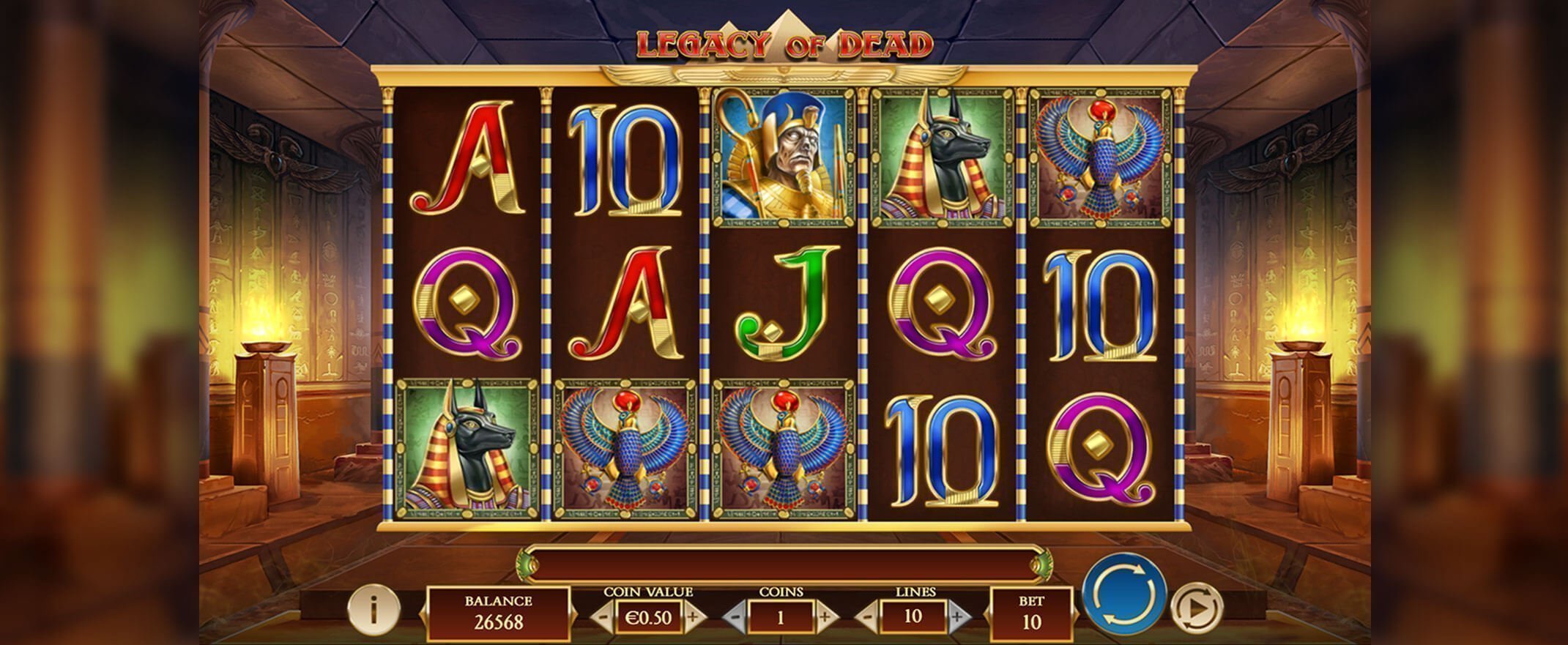Viewport: 1568px width, 645px height.
Task: Spin the reels with the blue button
Action: pos(1124,592)
